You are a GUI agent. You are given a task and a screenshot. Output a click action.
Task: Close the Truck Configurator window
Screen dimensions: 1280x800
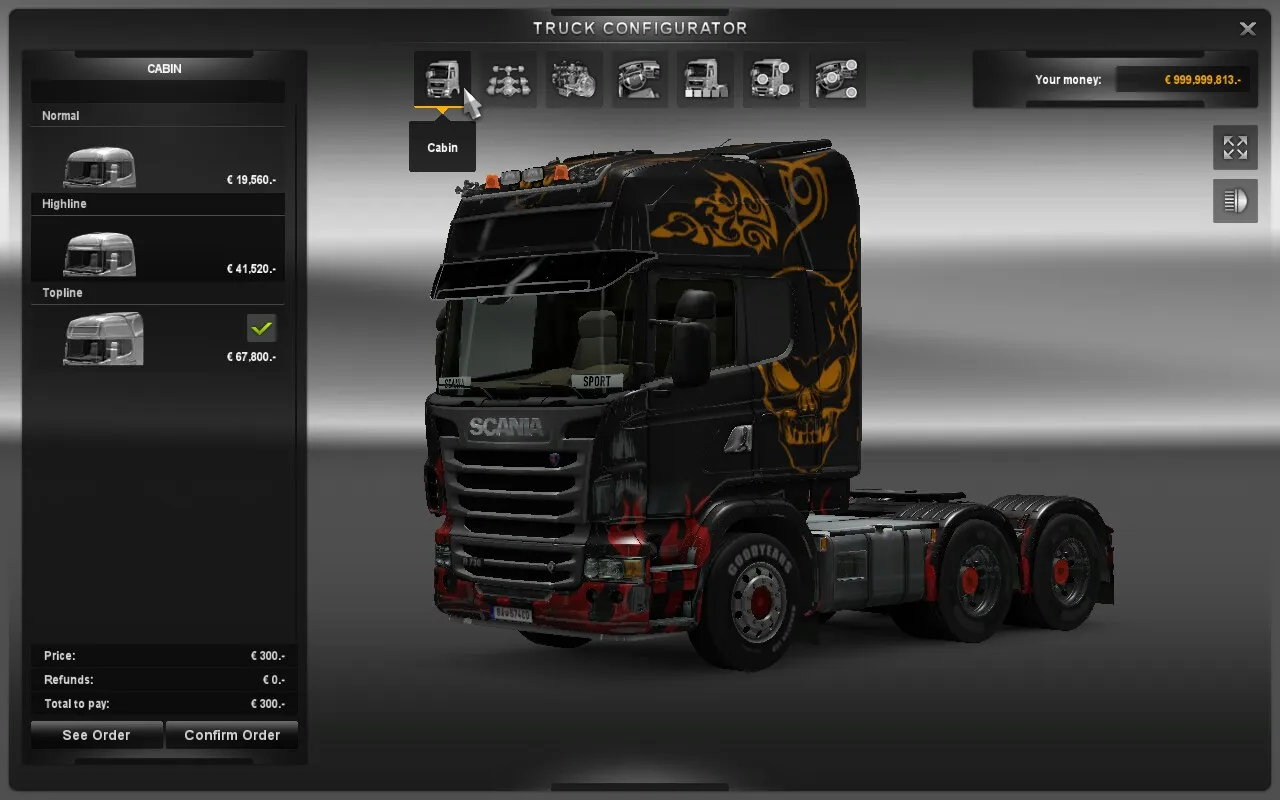(x=1248, y=29)
